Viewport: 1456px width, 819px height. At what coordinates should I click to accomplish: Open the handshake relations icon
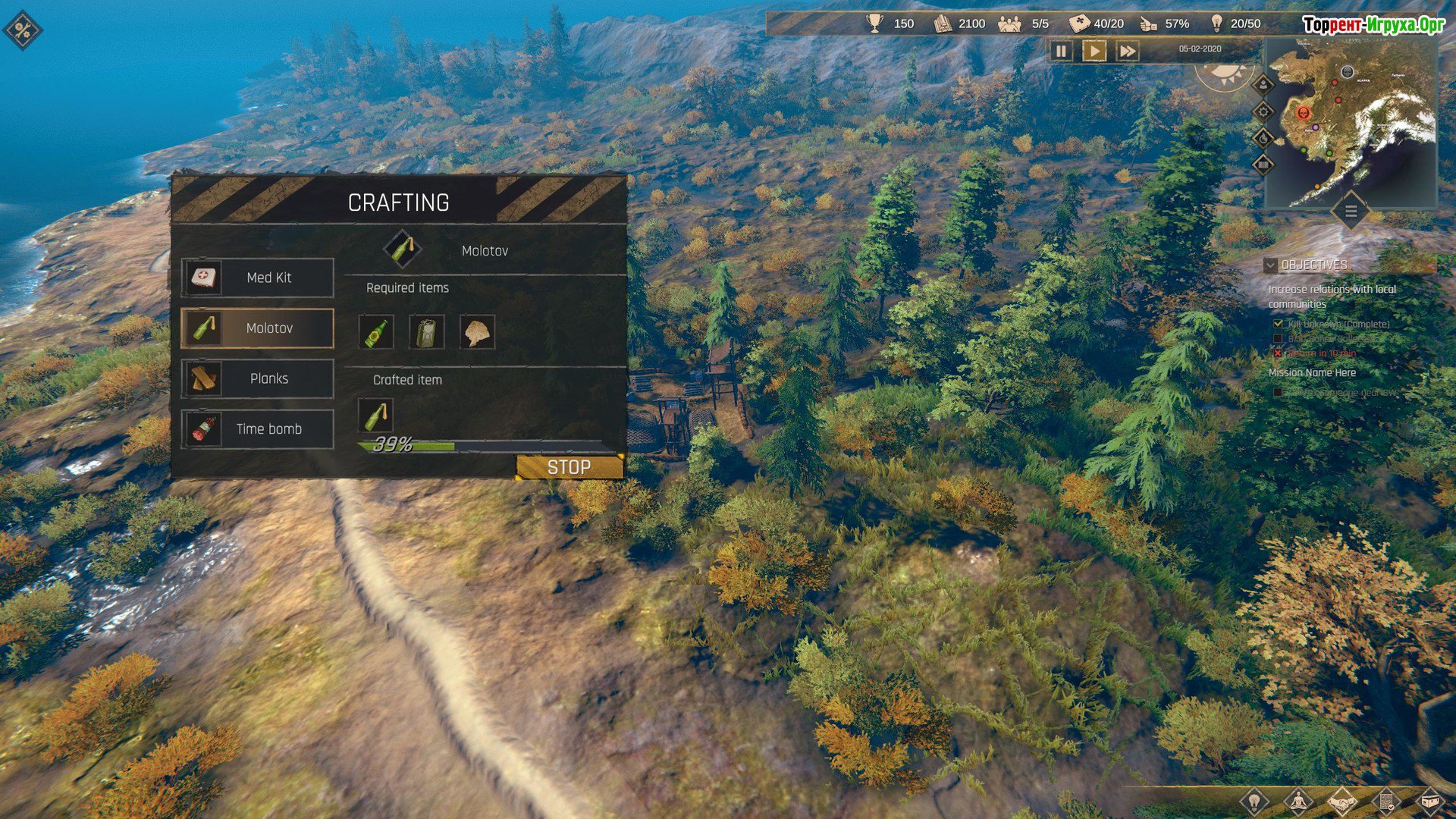pos(1341,801)
